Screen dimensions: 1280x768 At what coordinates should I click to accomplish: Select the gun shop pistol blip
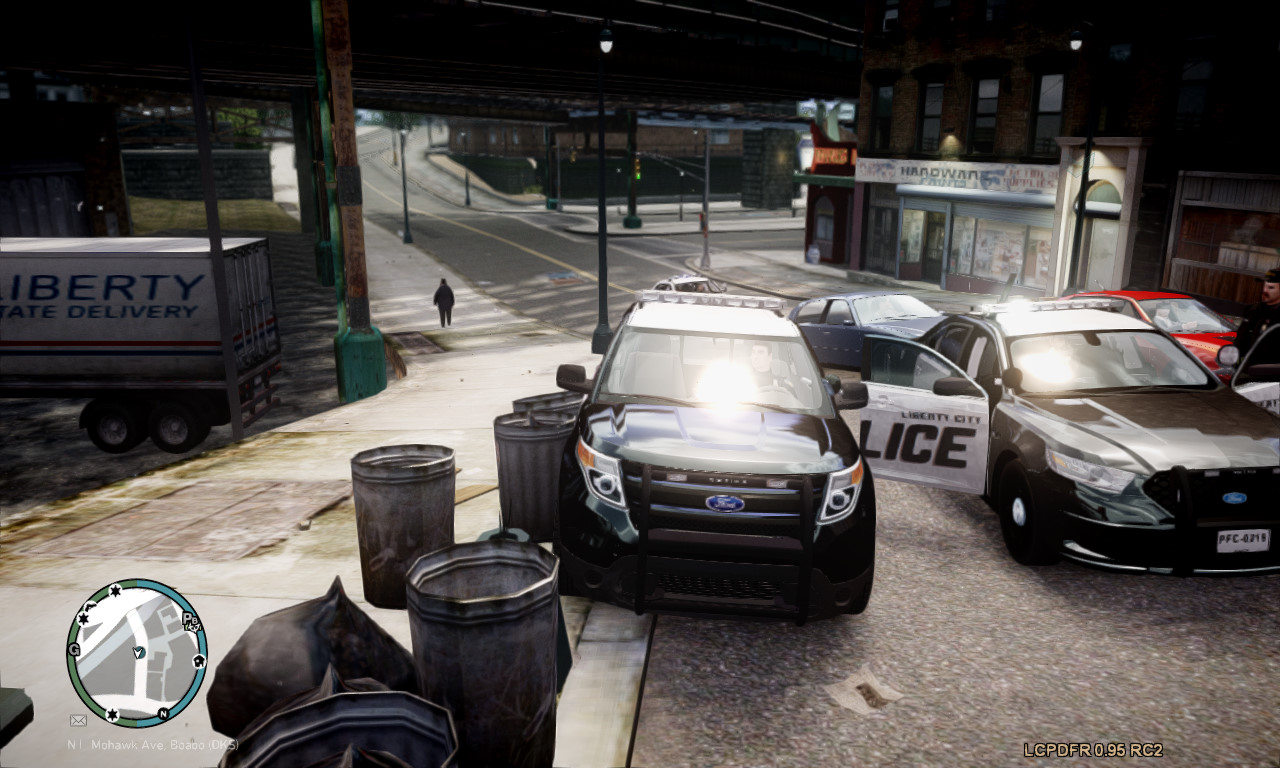click(90, 606)
